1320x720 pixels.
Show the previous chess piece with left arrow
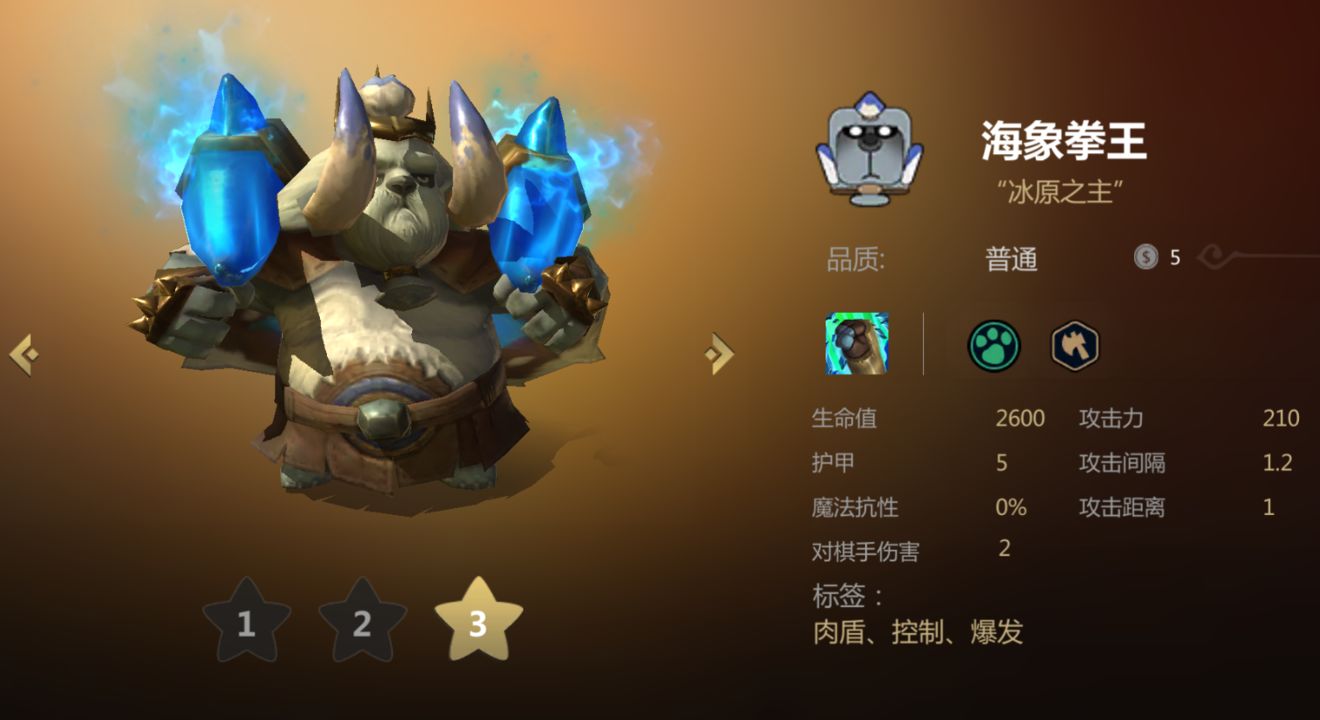click(23, 354)
